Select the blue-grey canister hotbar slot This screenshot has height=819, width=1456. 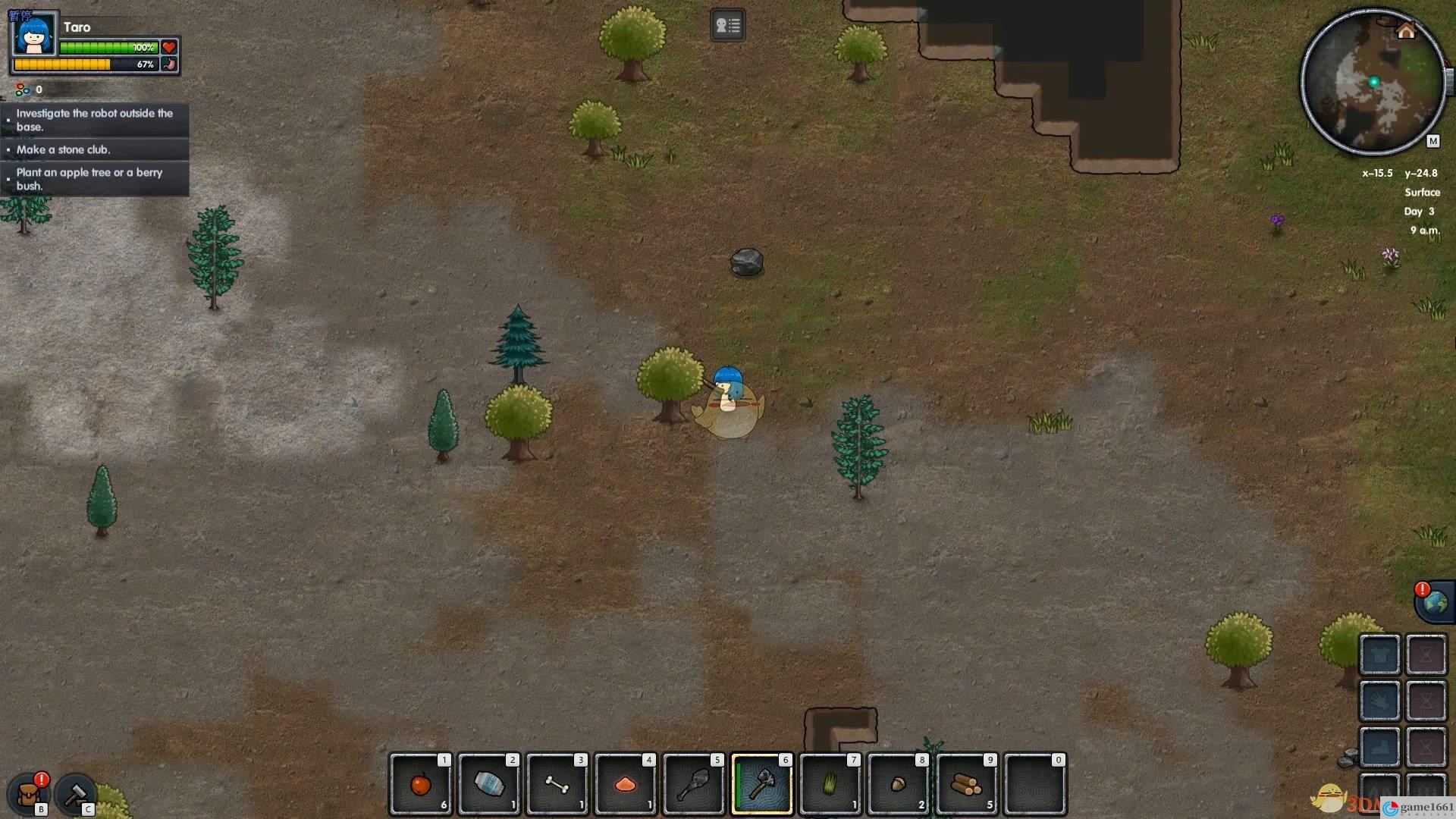[488, 784]
